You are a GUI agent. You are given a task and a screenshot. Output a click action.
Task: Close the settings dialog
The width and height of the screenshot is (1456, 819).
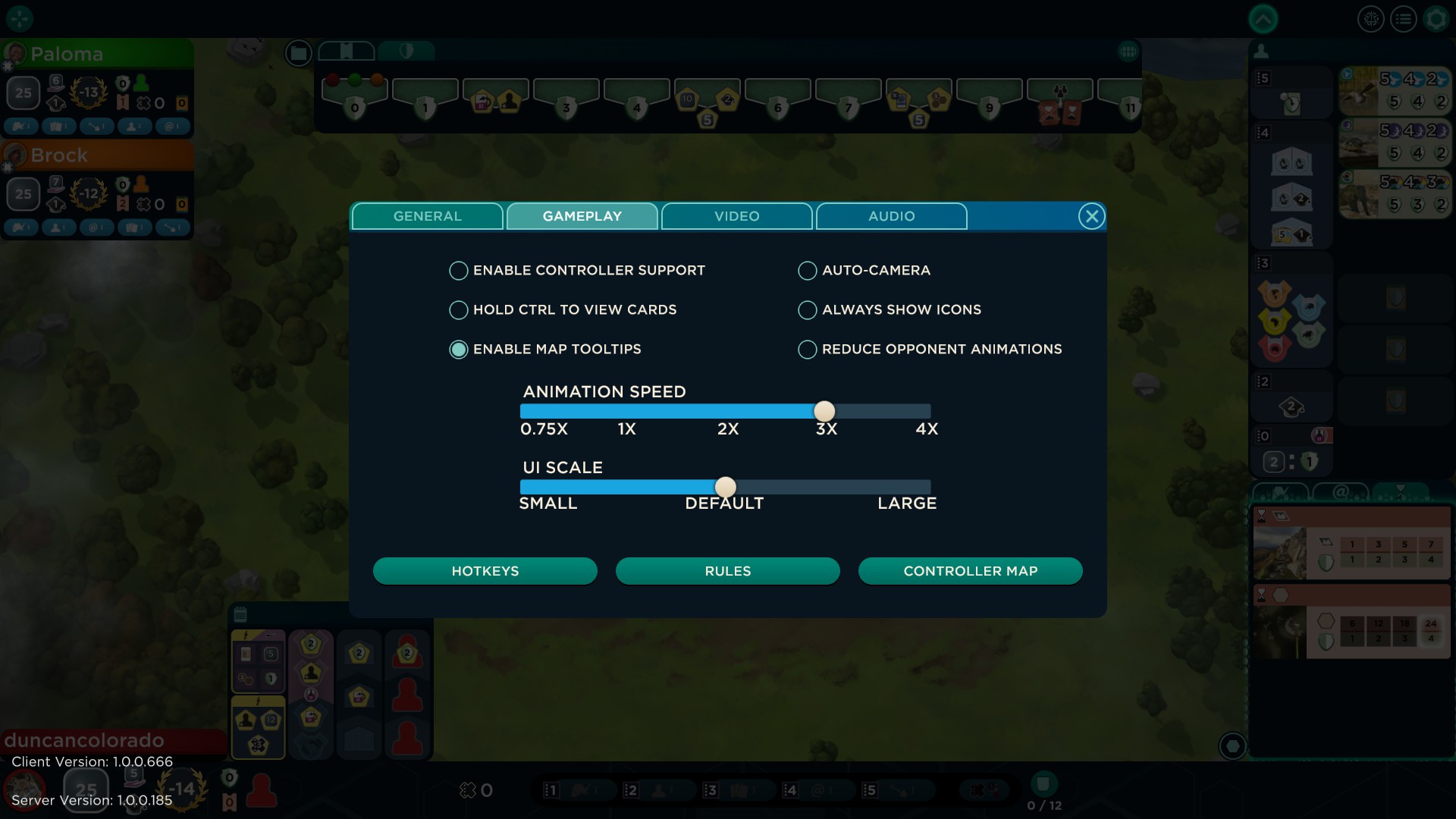coord(1091,217)
